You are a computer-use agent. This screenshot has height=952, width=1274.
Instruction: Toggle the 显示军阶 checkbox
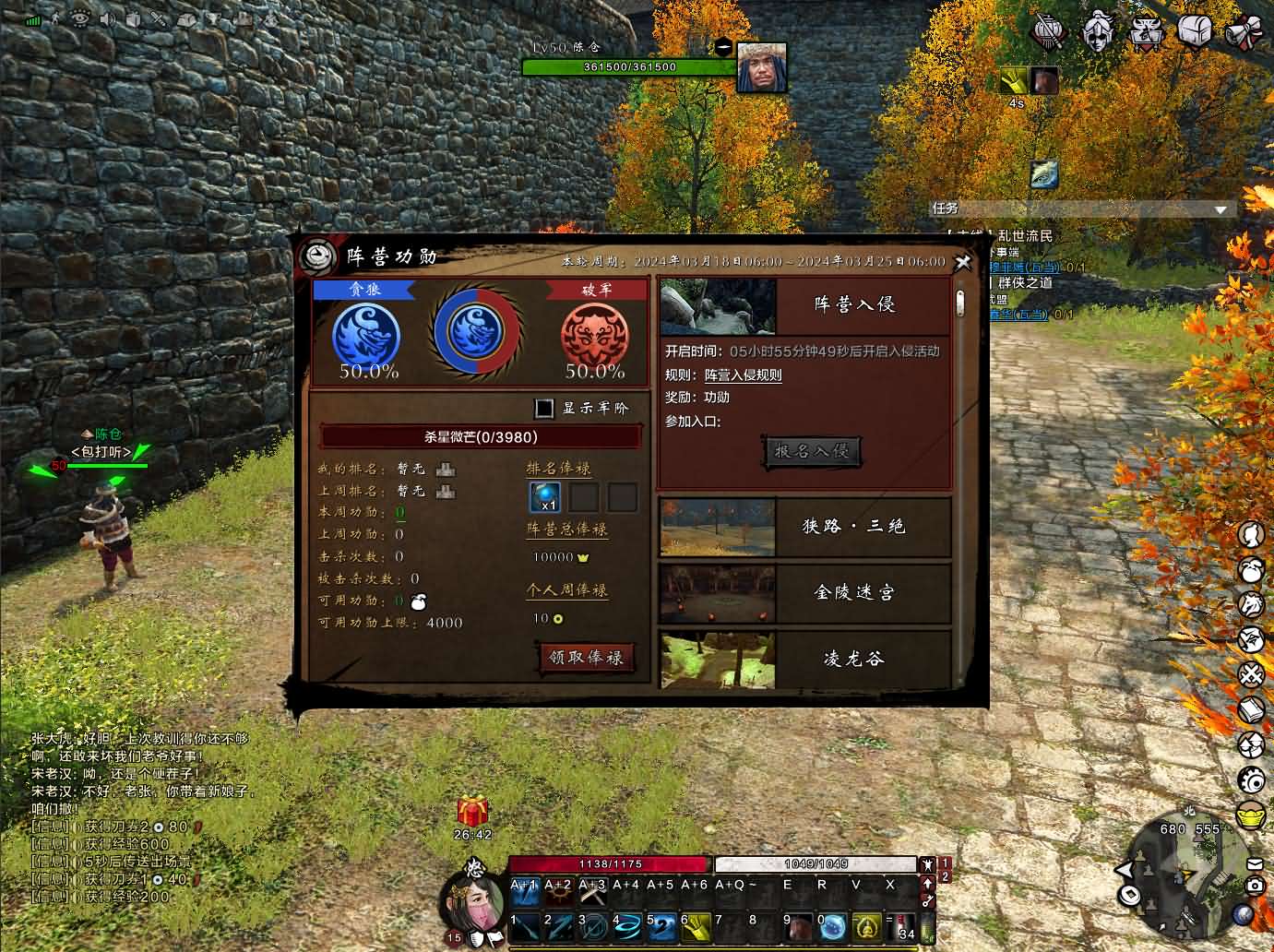point(545,408)
